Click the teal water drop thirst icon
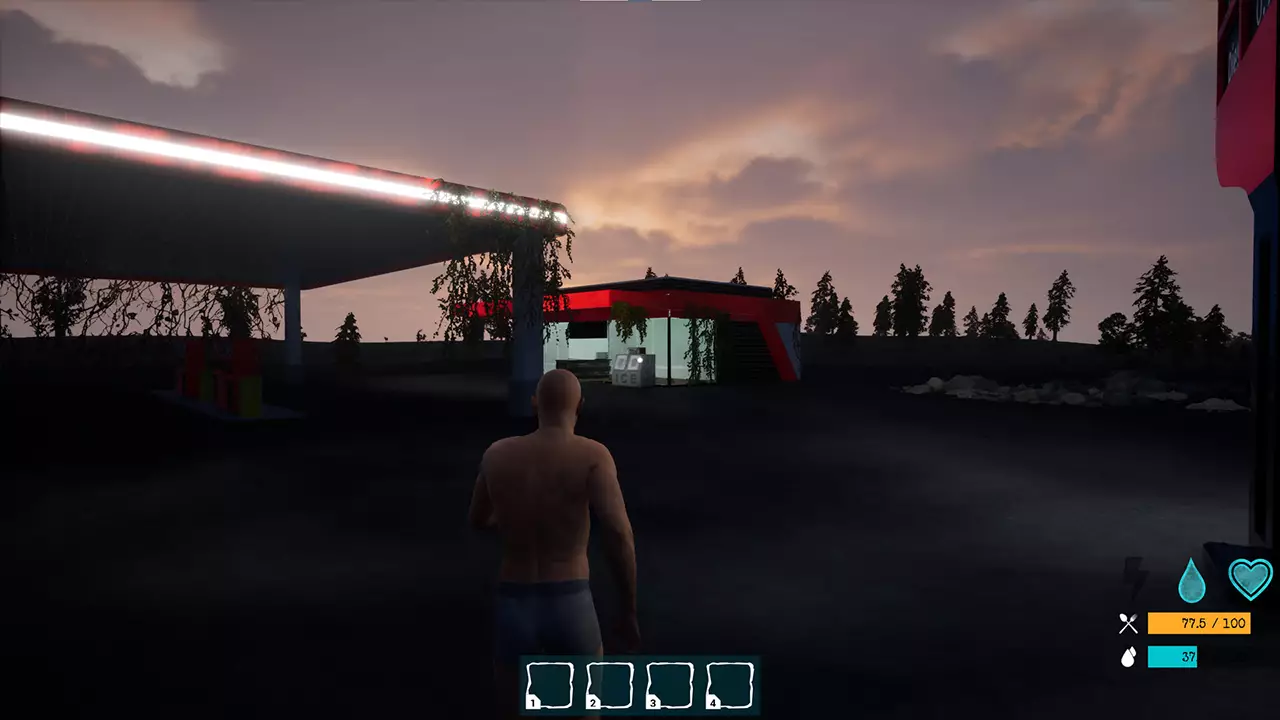1280x720 pixels. (x=1191, y=579)
